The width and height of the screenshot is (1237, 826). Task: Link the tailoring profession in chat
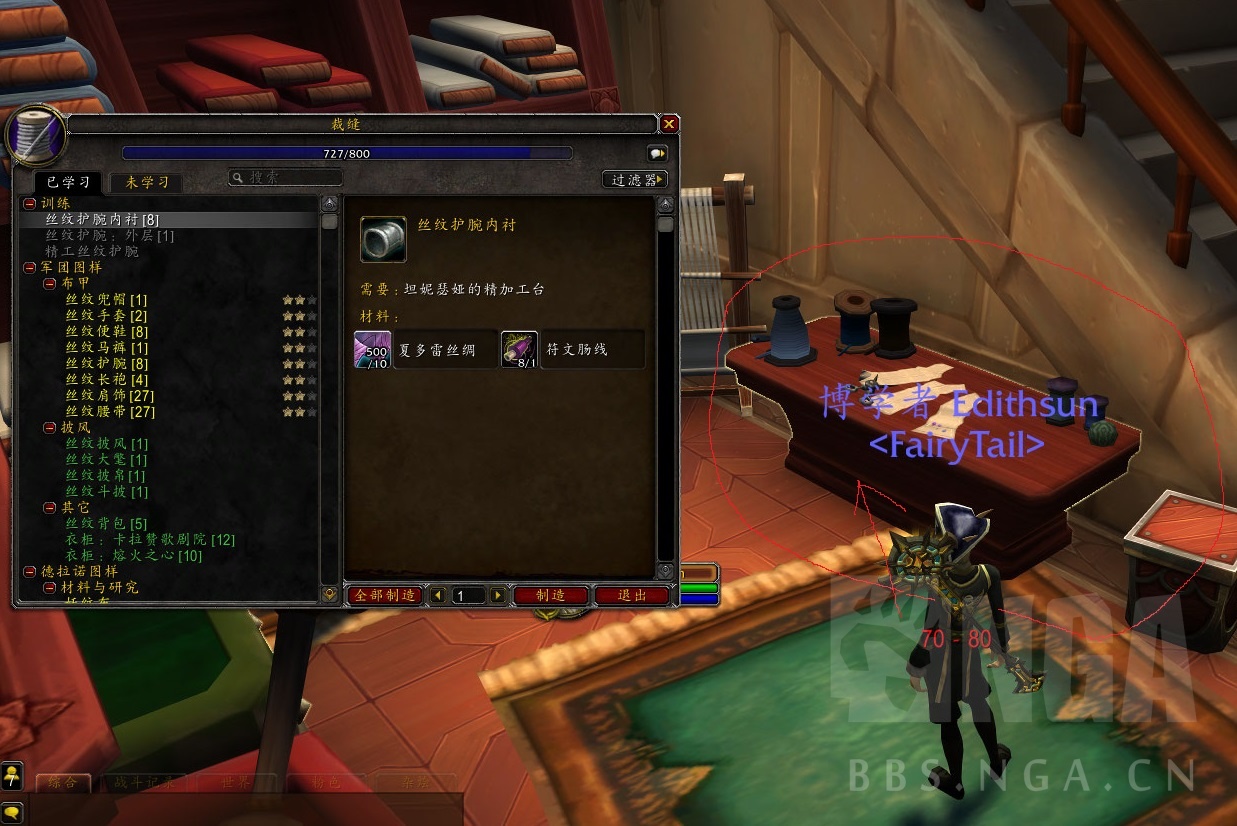click(657, 153)
